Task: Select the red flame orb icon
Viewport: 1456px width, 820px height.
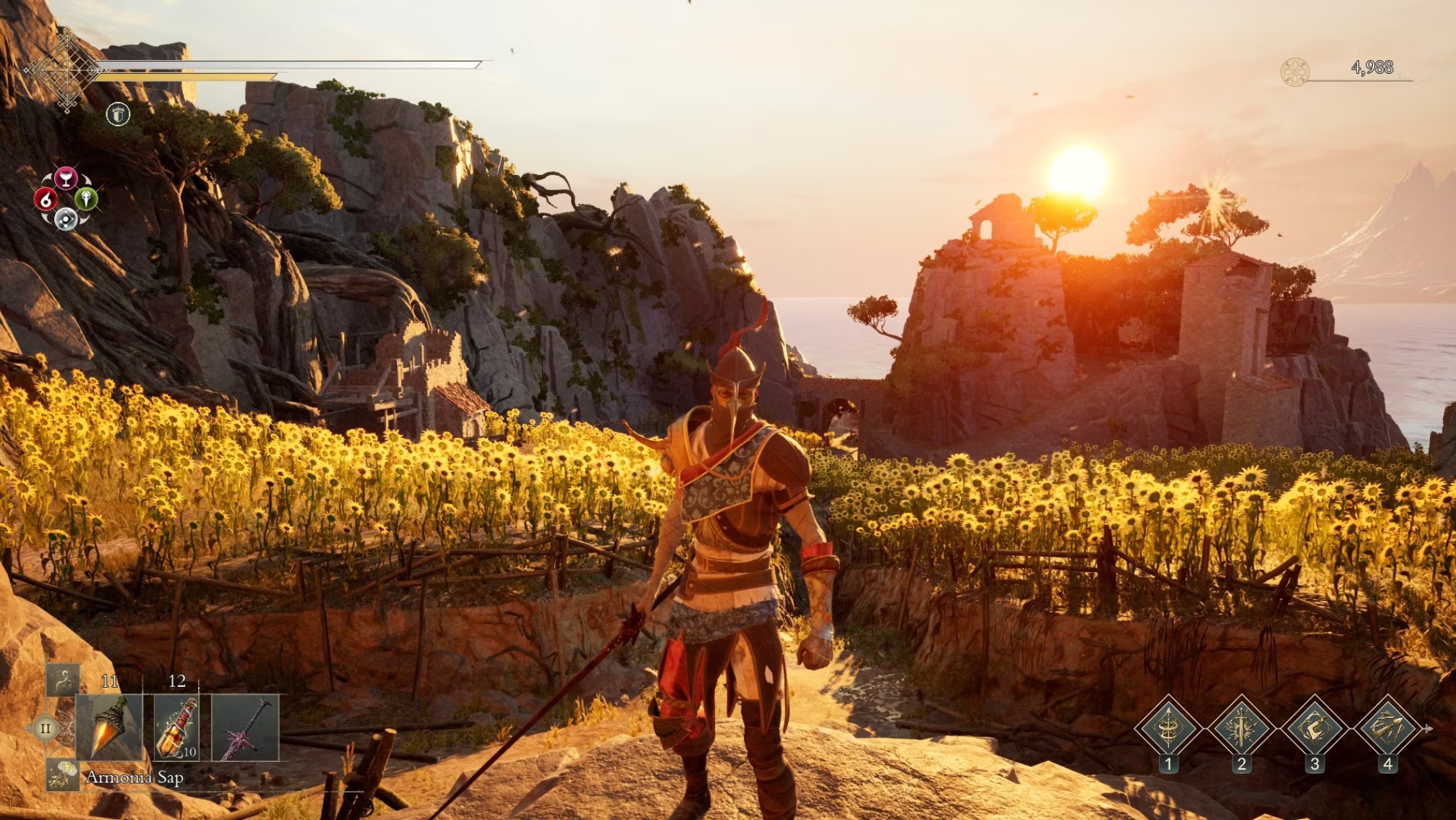Action: (46, 199)
